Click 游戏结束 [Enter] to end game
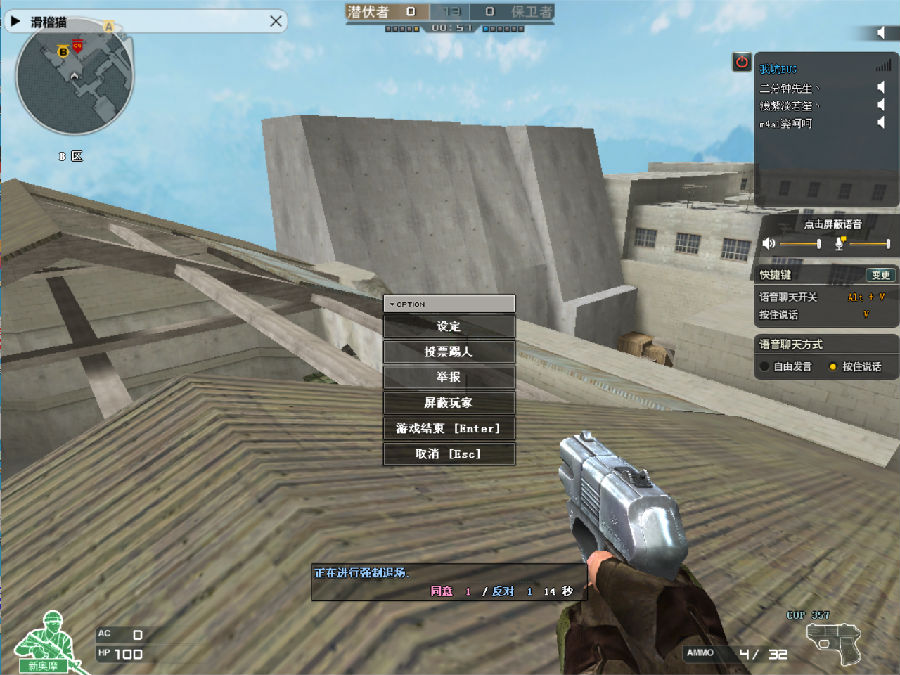 coord(449,428)
